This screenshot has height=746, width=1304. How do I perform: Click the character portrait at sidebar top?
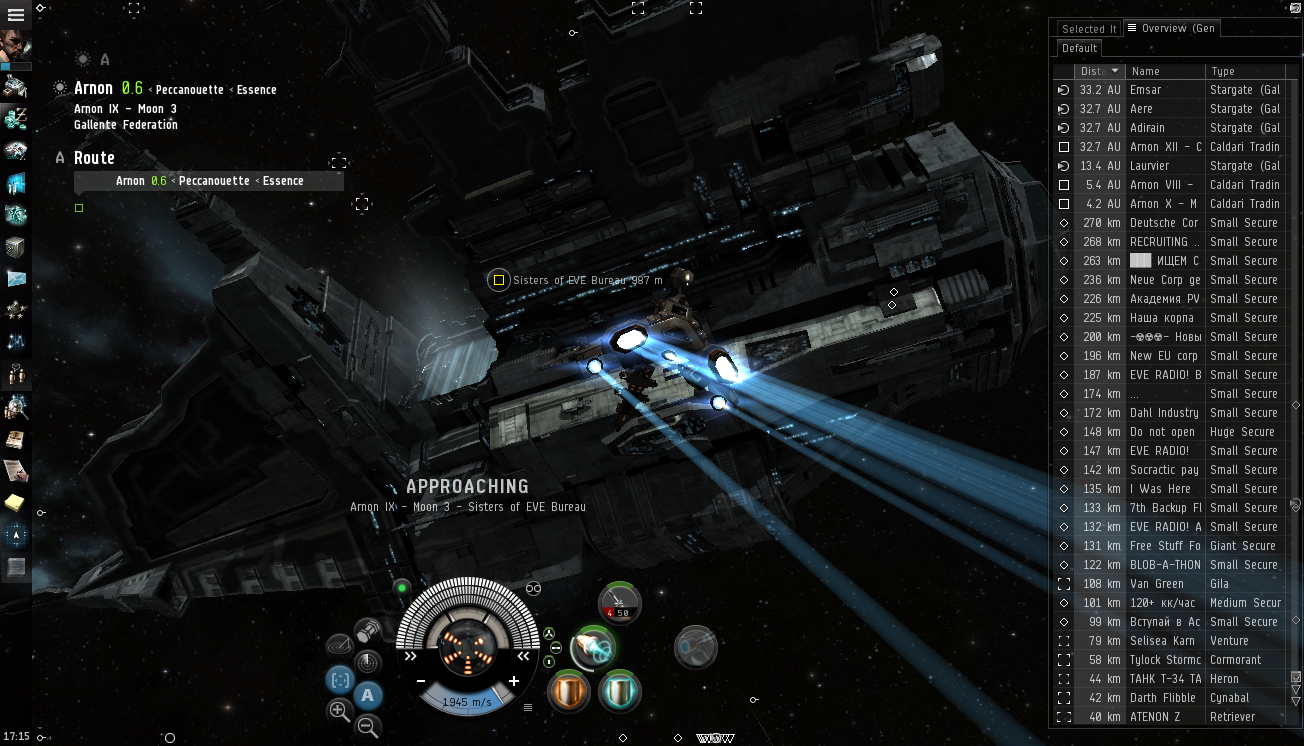point(15,45)
